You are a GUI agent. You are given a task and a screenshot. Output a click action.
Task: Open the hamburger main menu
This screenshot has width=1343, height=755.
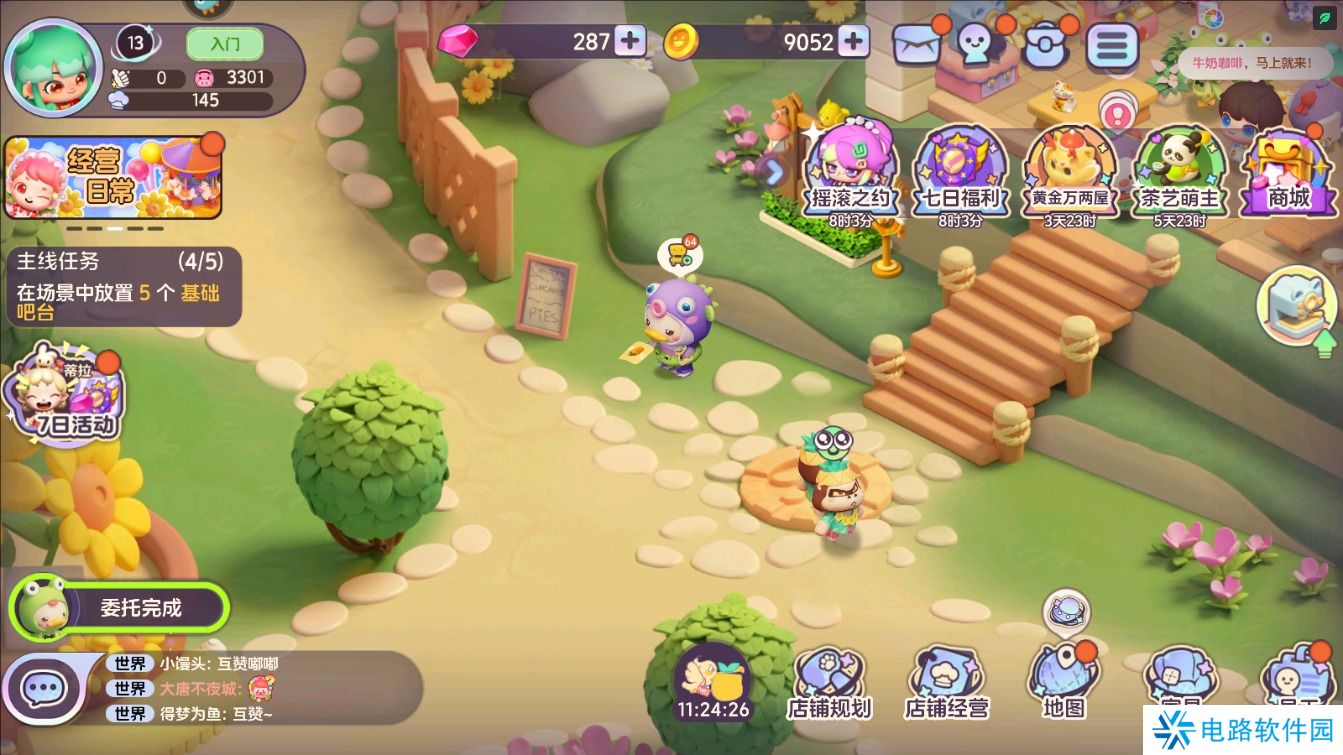(1112, 44)
